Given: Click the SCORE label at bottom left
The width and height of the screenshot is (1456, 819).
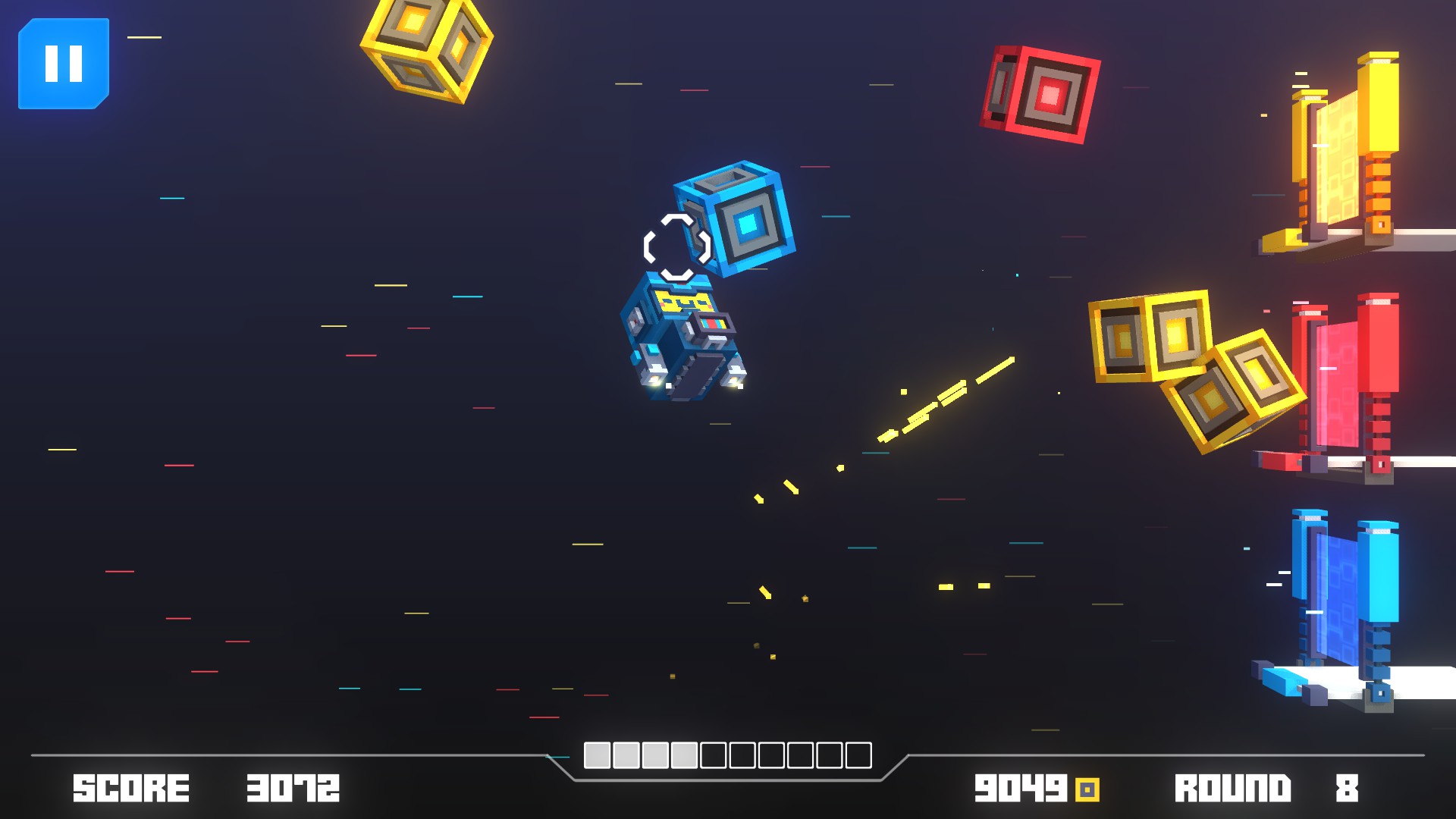Looking at the screenshot, I should [130, 789].
